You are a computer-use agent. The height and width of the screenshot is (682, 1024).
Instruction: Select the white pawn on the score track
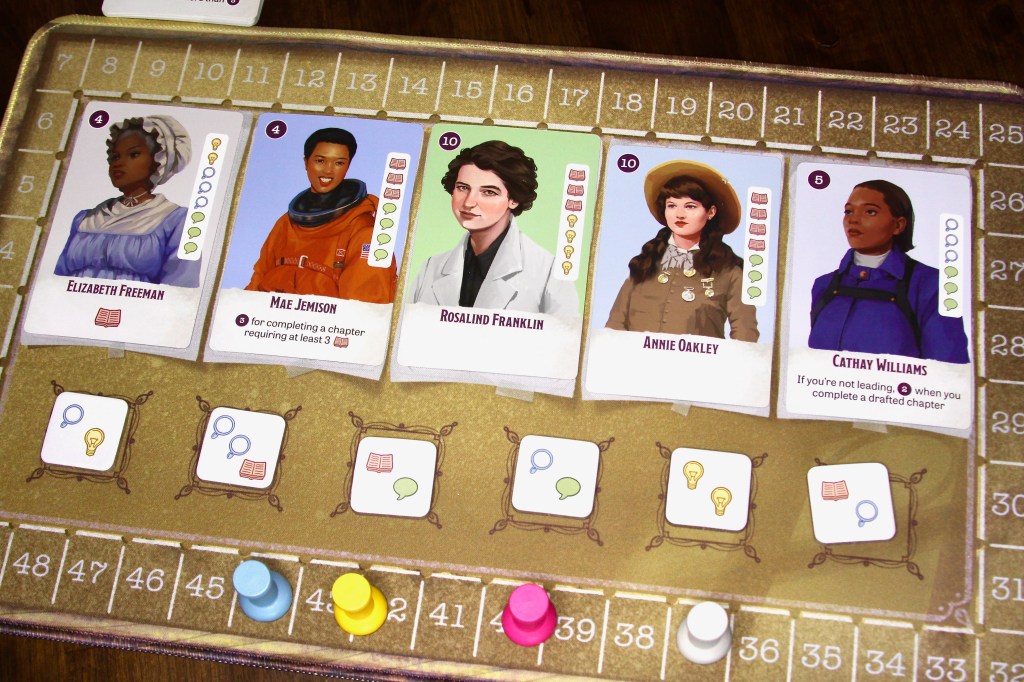click(704, 632)
